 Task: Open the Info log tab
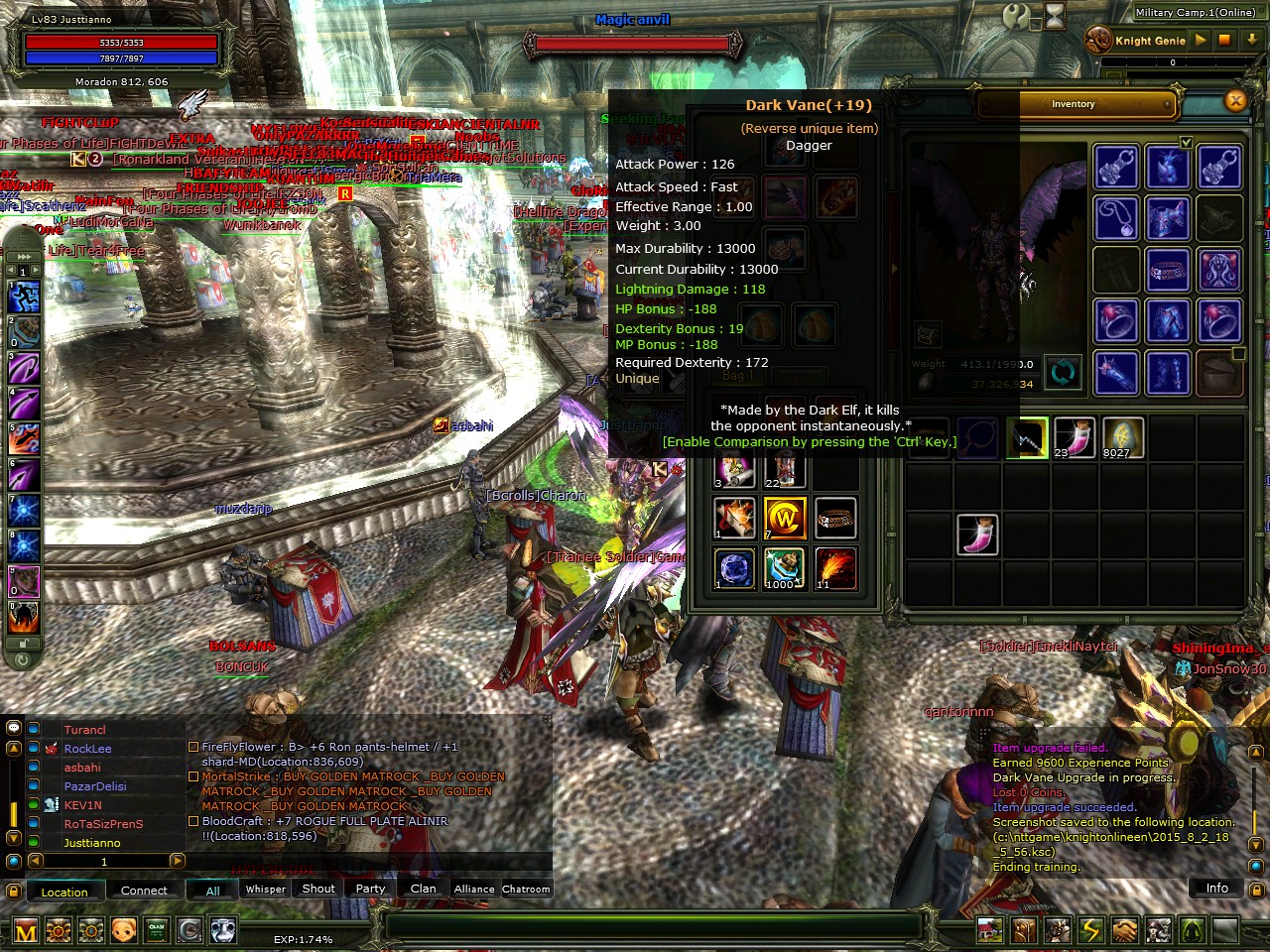pos(1216,889)
